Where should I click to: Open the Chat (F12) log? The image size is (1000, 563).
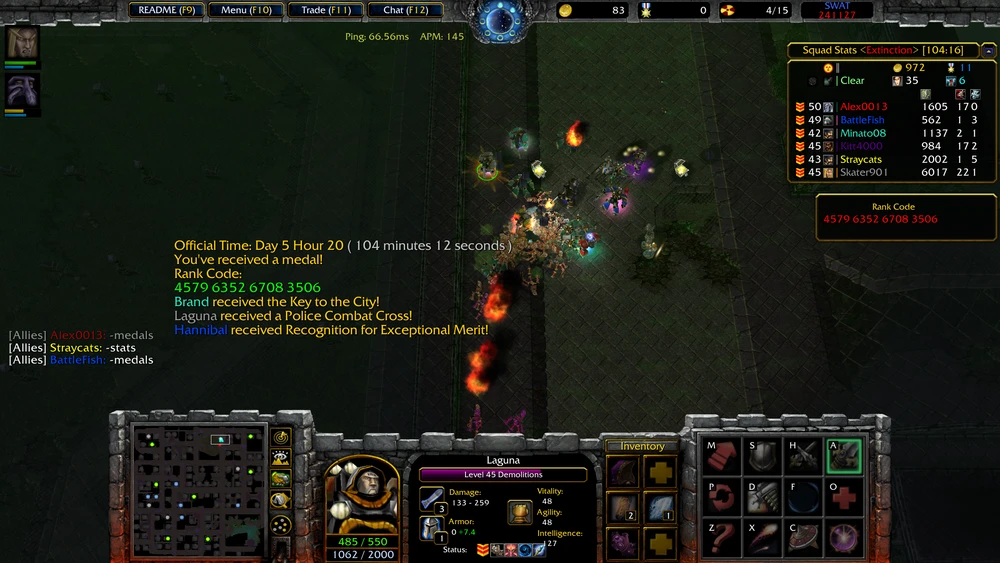[405, 10]
